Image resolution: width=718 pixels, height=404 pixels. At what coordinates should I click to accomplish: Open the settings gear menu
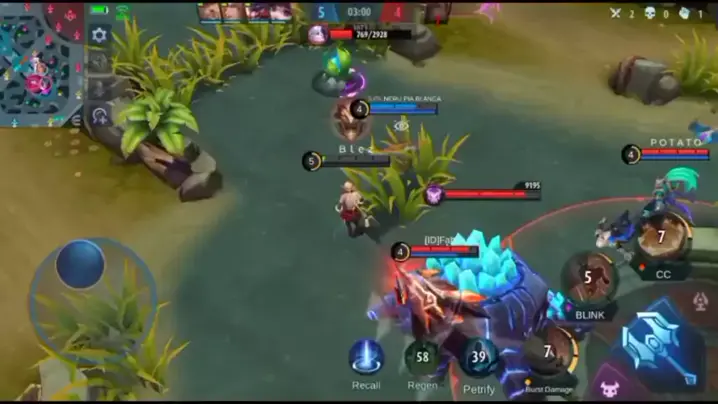[99, 35]
